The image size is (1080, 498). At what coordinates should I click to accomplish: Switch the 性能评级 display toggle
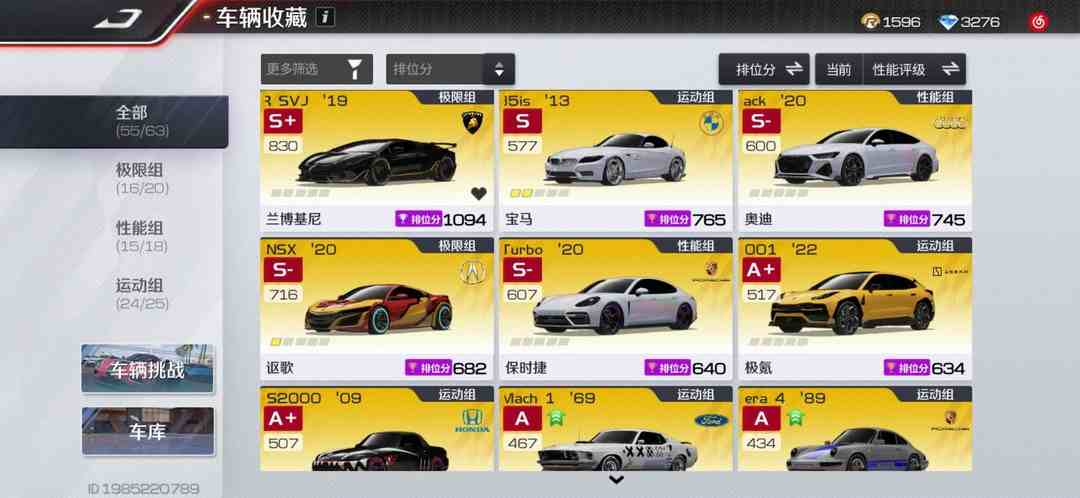tap(914, 69)
